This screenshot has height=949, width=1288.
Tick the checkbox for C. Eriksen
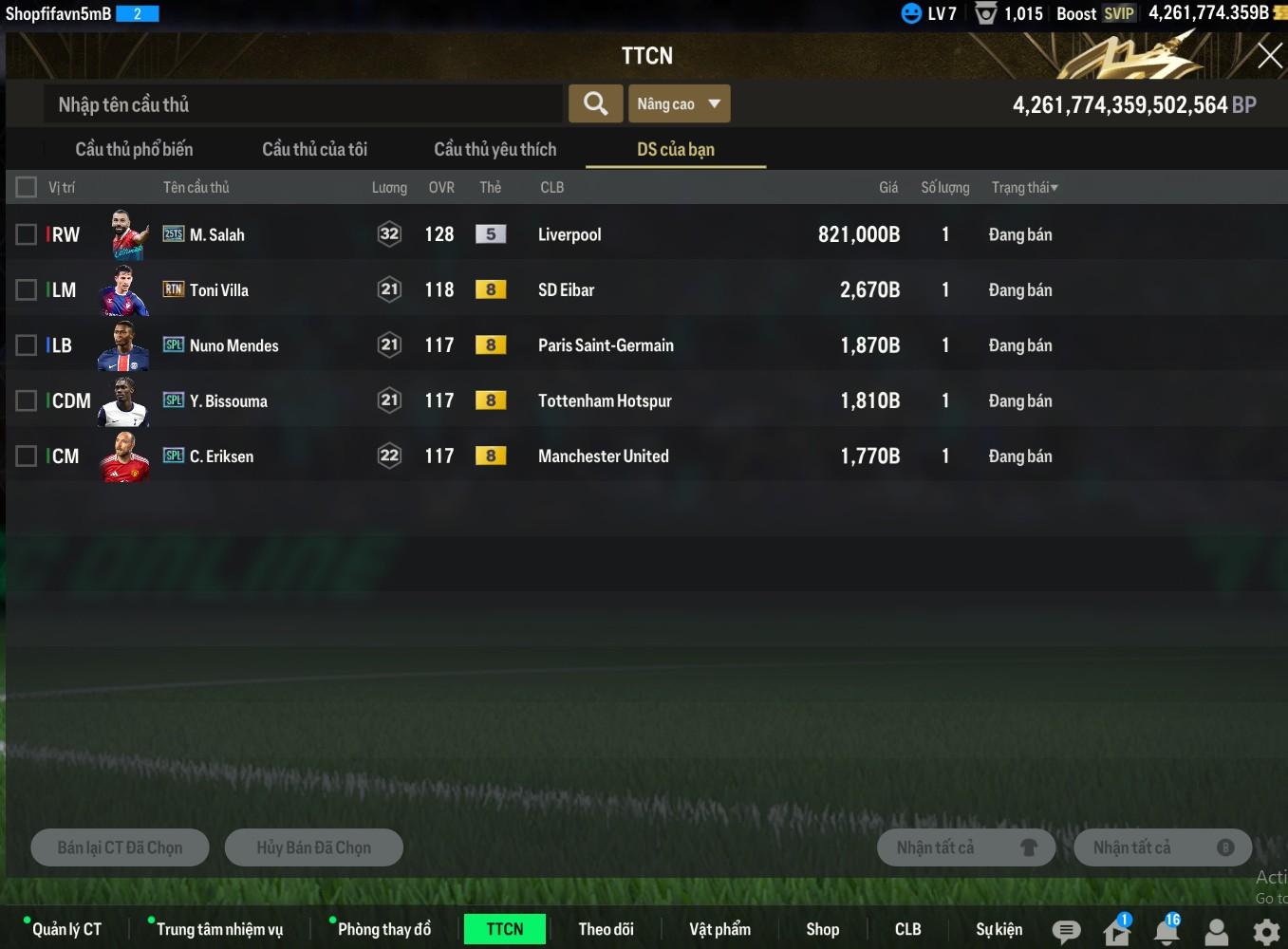(27, 456)
